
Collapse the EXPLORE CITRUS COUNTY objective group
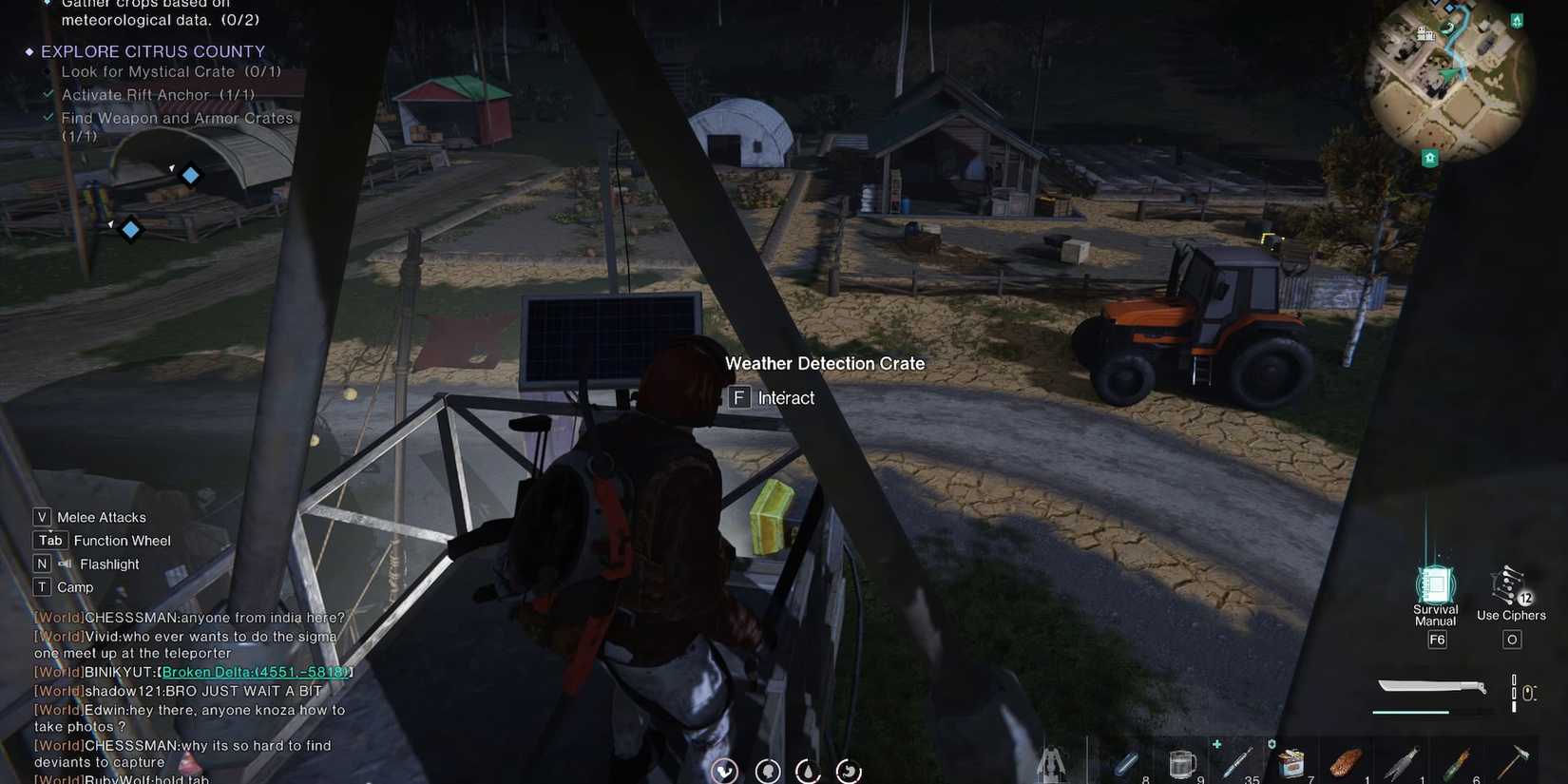tap(31, 50)
